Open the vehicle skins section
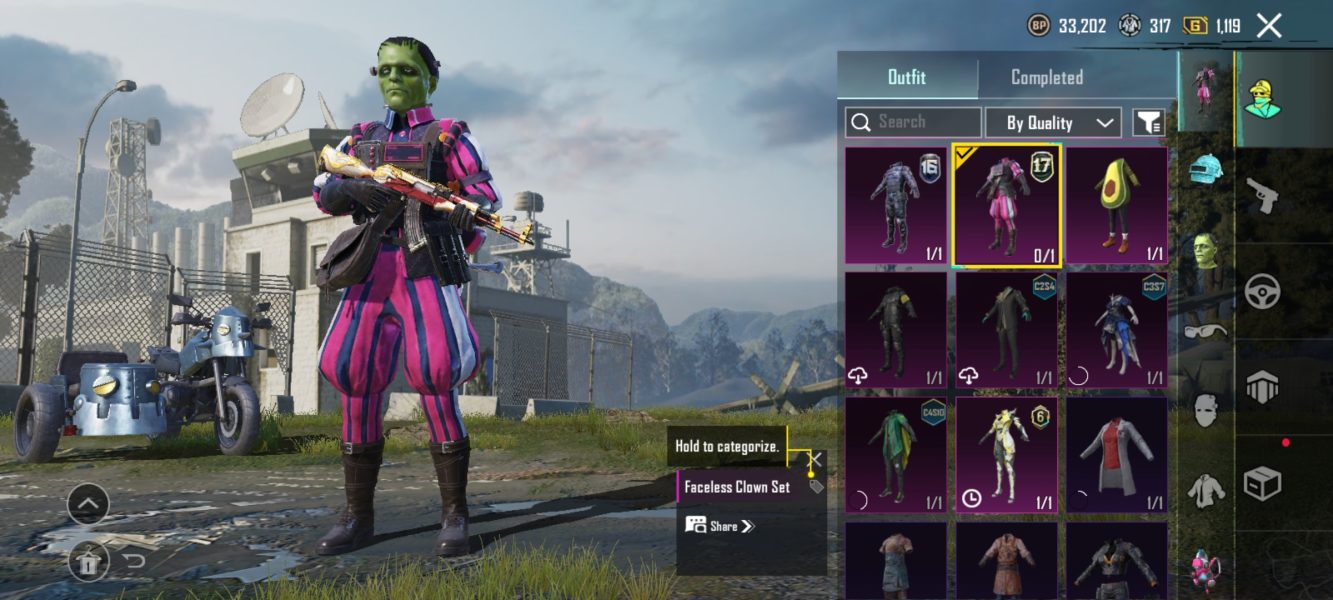 (1262, 290)
